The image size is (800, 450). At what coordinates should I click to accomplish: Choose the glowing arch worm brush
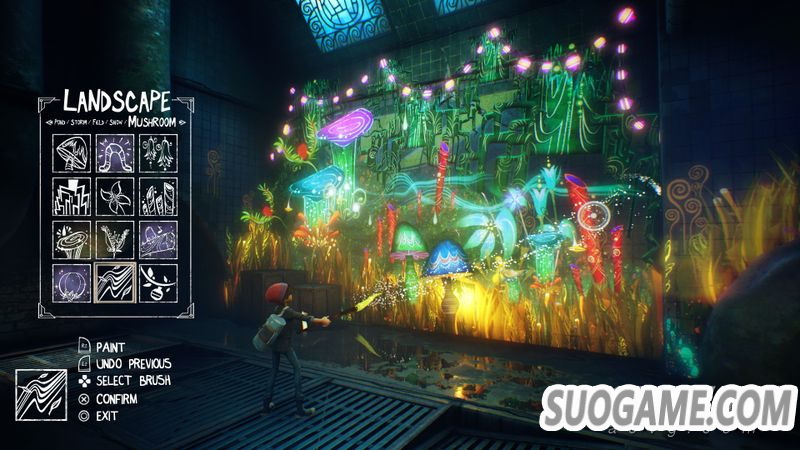[x=115, y=154]
